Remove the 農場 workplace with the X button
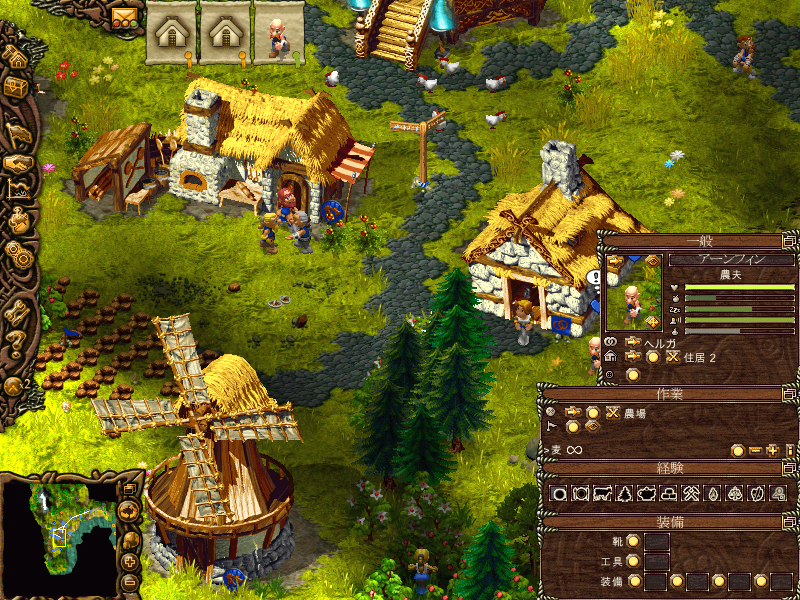Screen dimensions: 800x600 point(612,412)
